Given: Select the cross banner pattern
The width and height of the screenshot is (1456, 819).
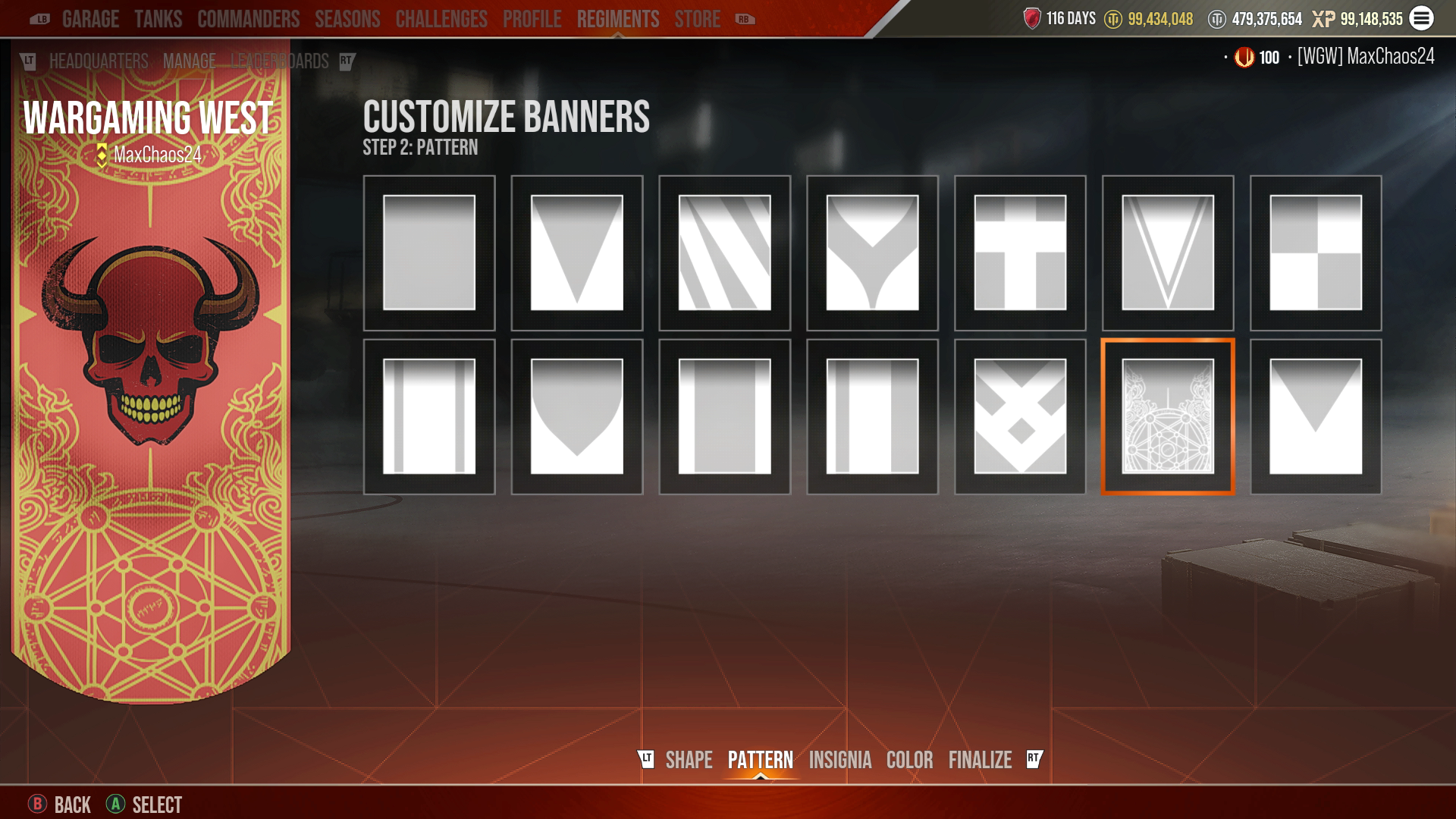Looking at the screenshot, I should (x=1020, y=253).
